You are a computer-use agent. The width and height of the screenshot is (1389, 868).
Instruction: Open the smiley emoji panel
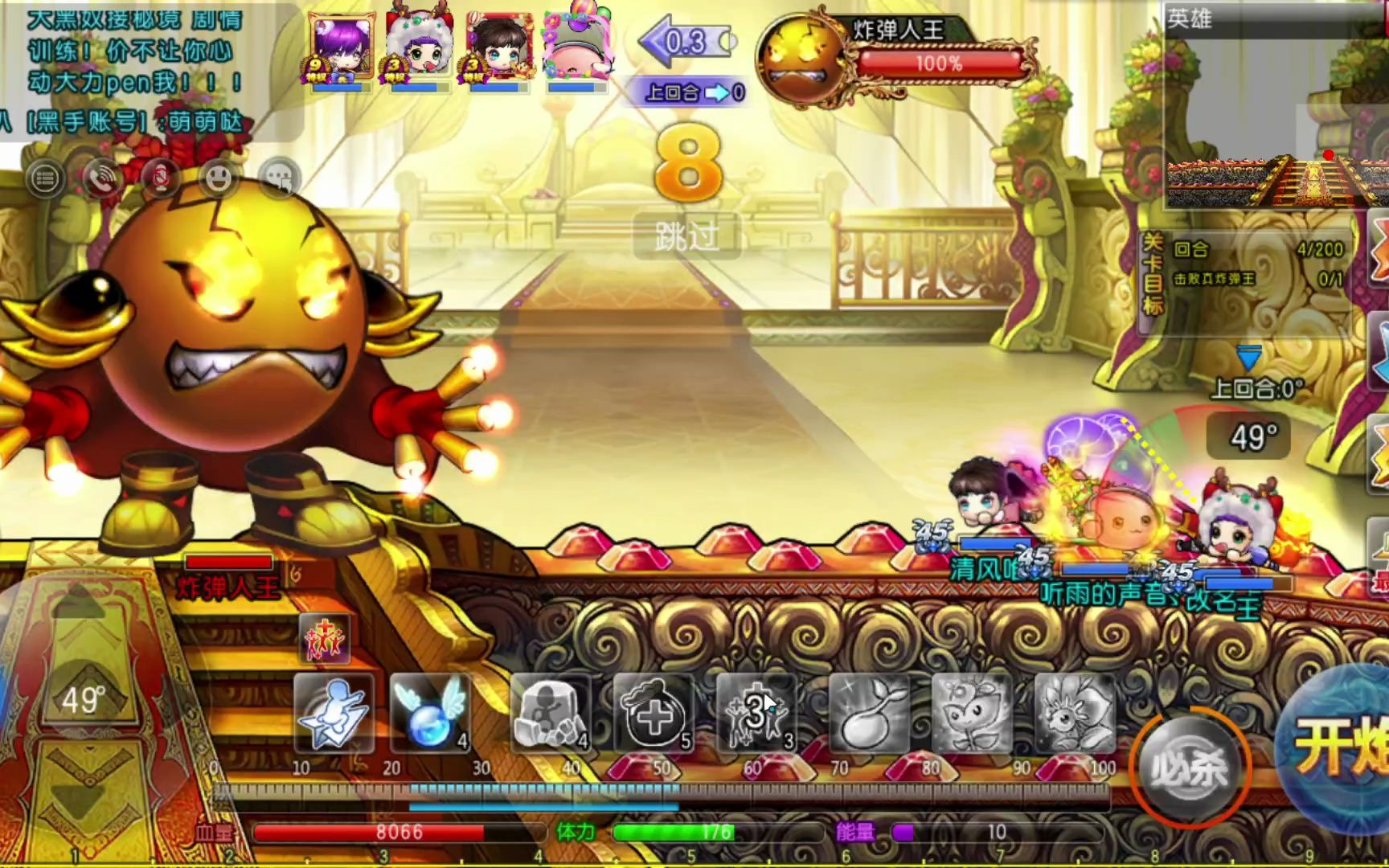coord(219,178)
